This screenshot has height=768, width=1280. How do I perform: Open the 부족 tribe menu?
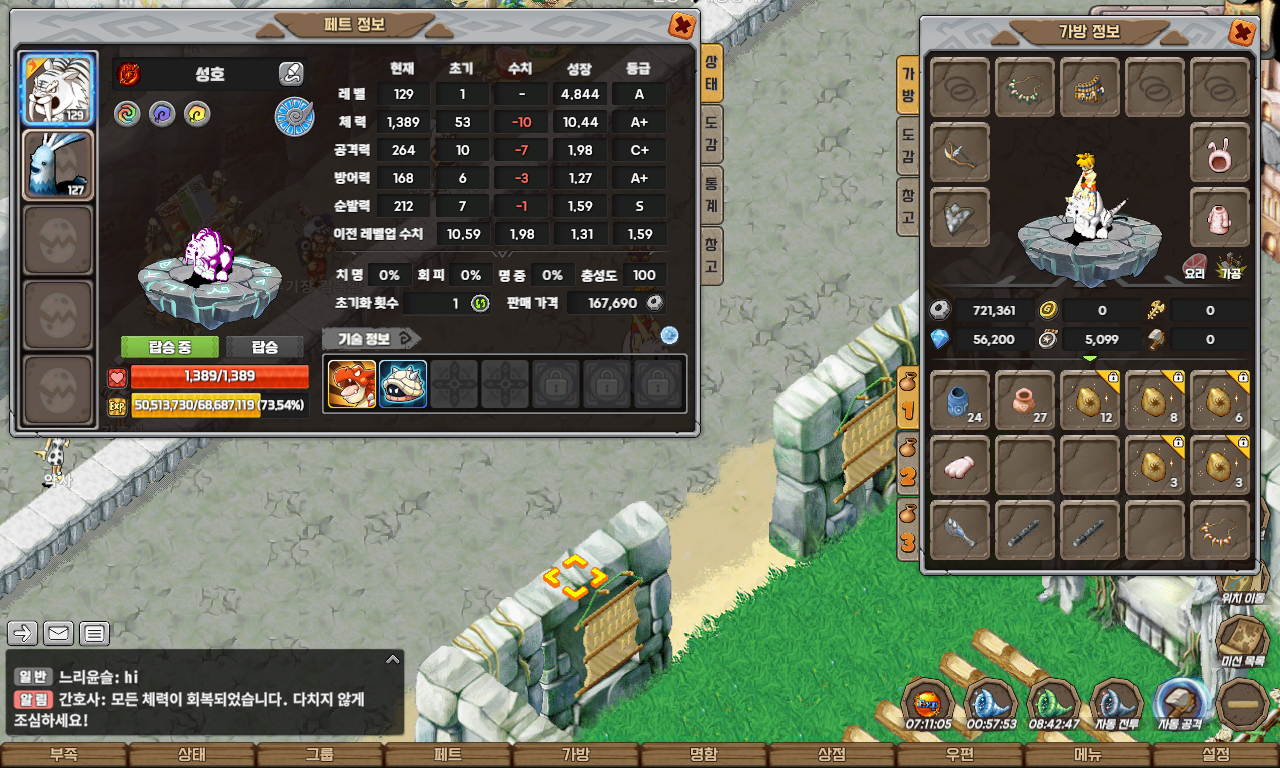pyautogui.click(x=63, y=755)
